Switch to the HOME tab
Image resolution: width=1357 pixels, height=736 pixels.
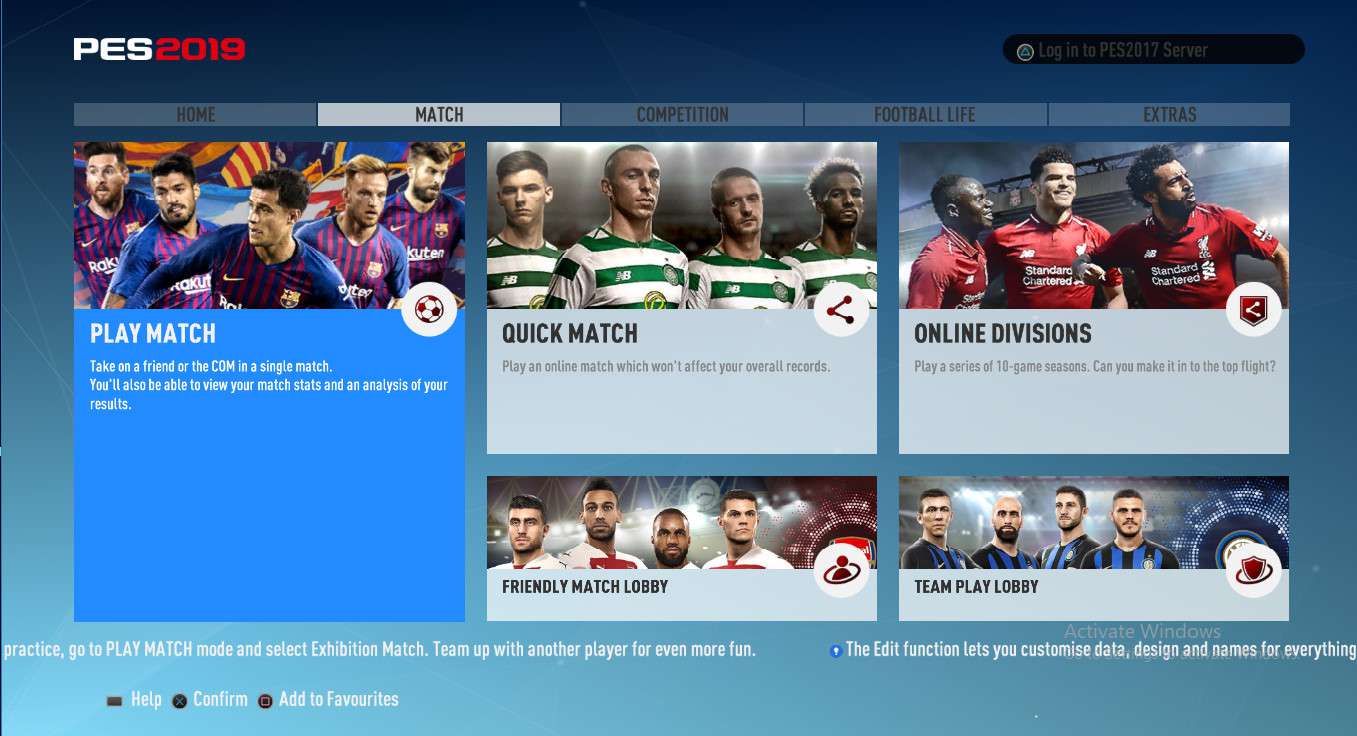pyautogui.click(x=195, y=115)
